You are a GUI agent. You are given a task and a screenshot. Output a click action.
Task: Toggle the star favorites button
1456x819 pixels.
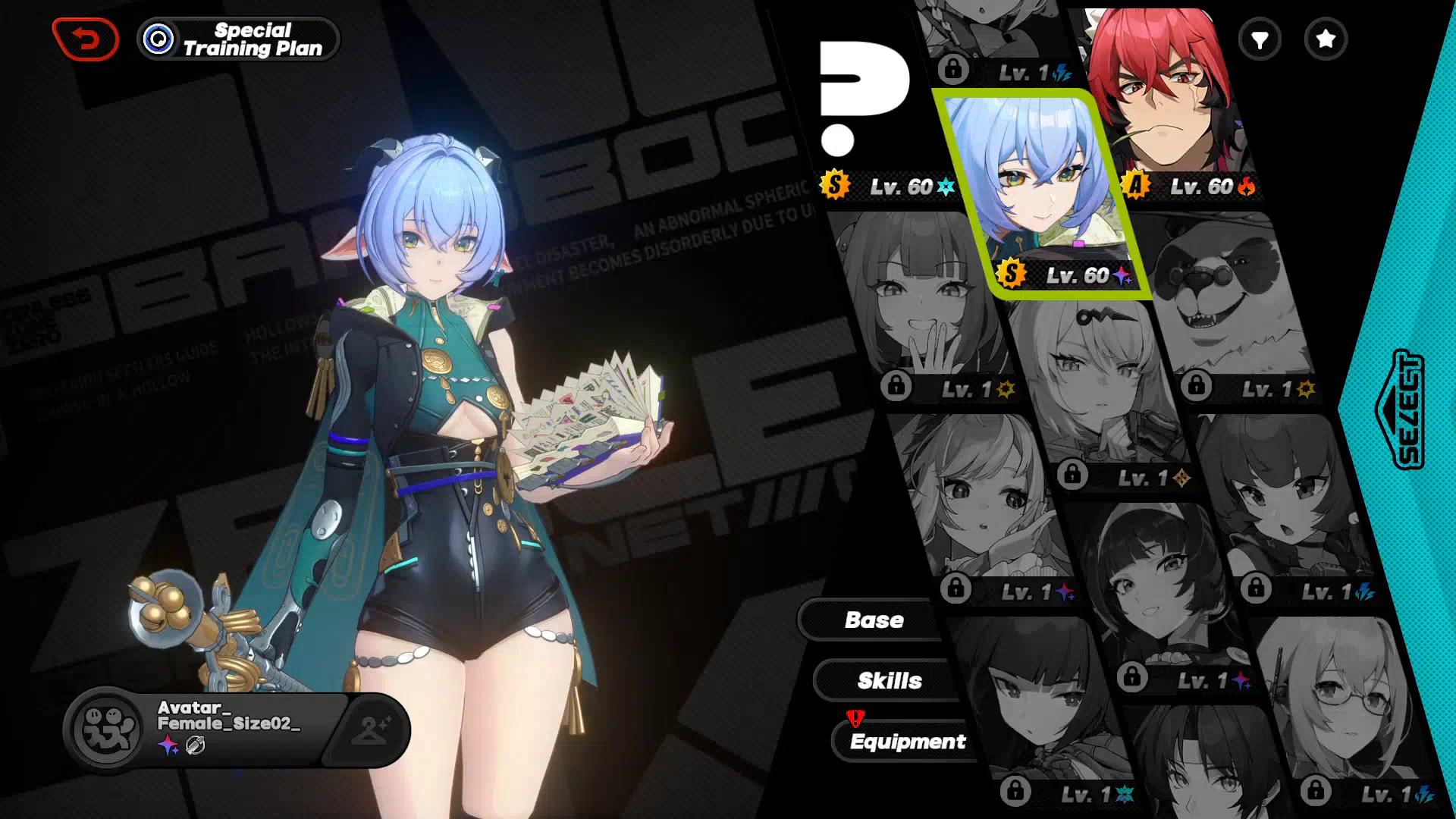(x=1326, y=39)
